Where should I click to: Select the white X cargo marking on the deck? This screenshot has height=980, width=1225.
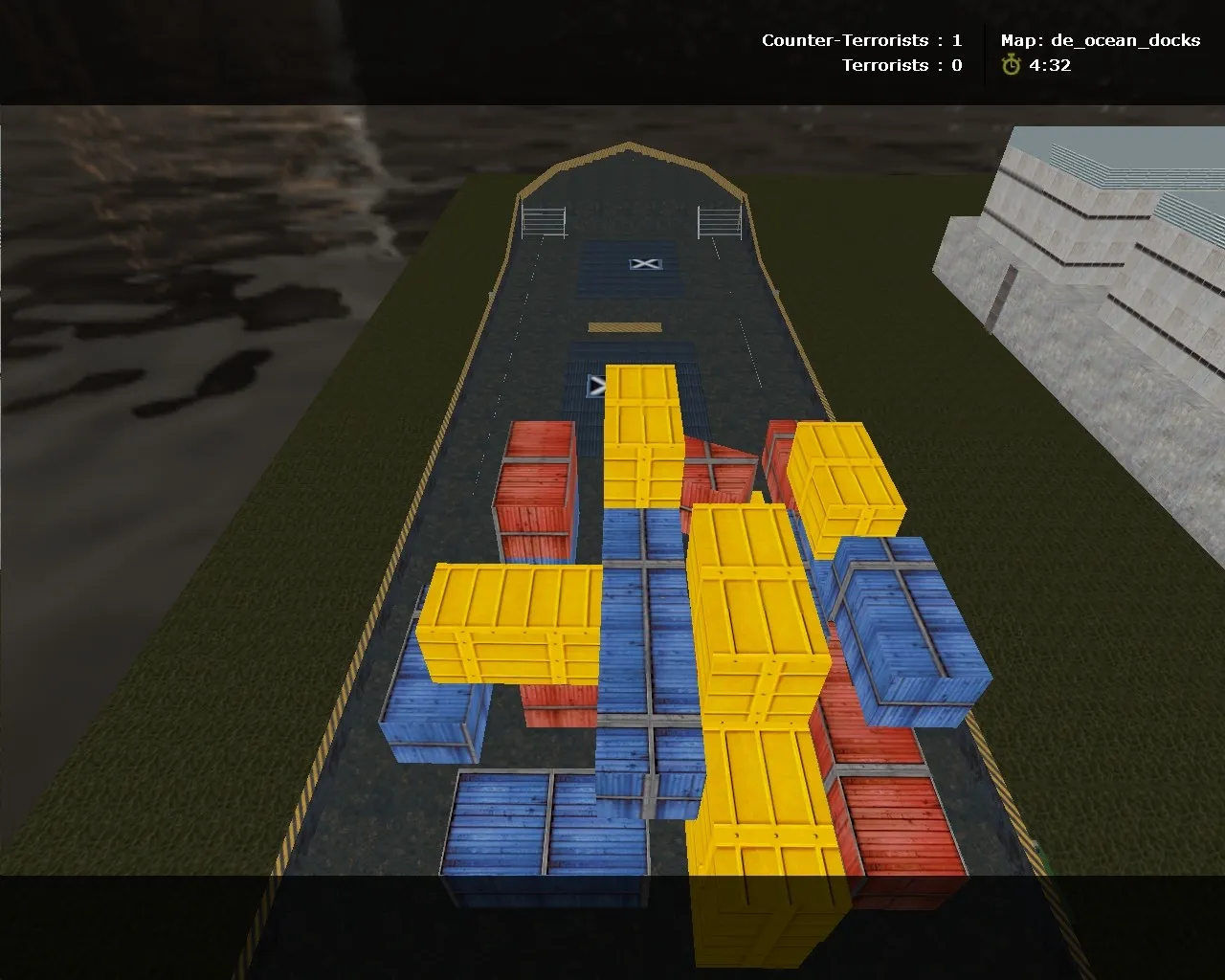(x=644, y=263)
